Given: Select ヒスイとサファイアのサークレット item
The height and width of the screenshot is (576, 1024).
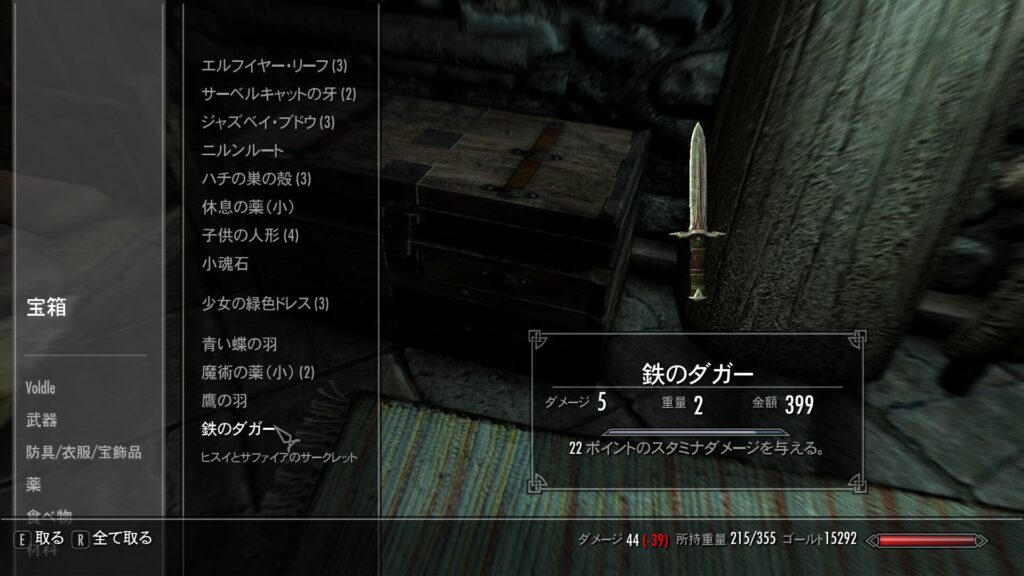Looking at the screenshot, I should tap(279, 457).
